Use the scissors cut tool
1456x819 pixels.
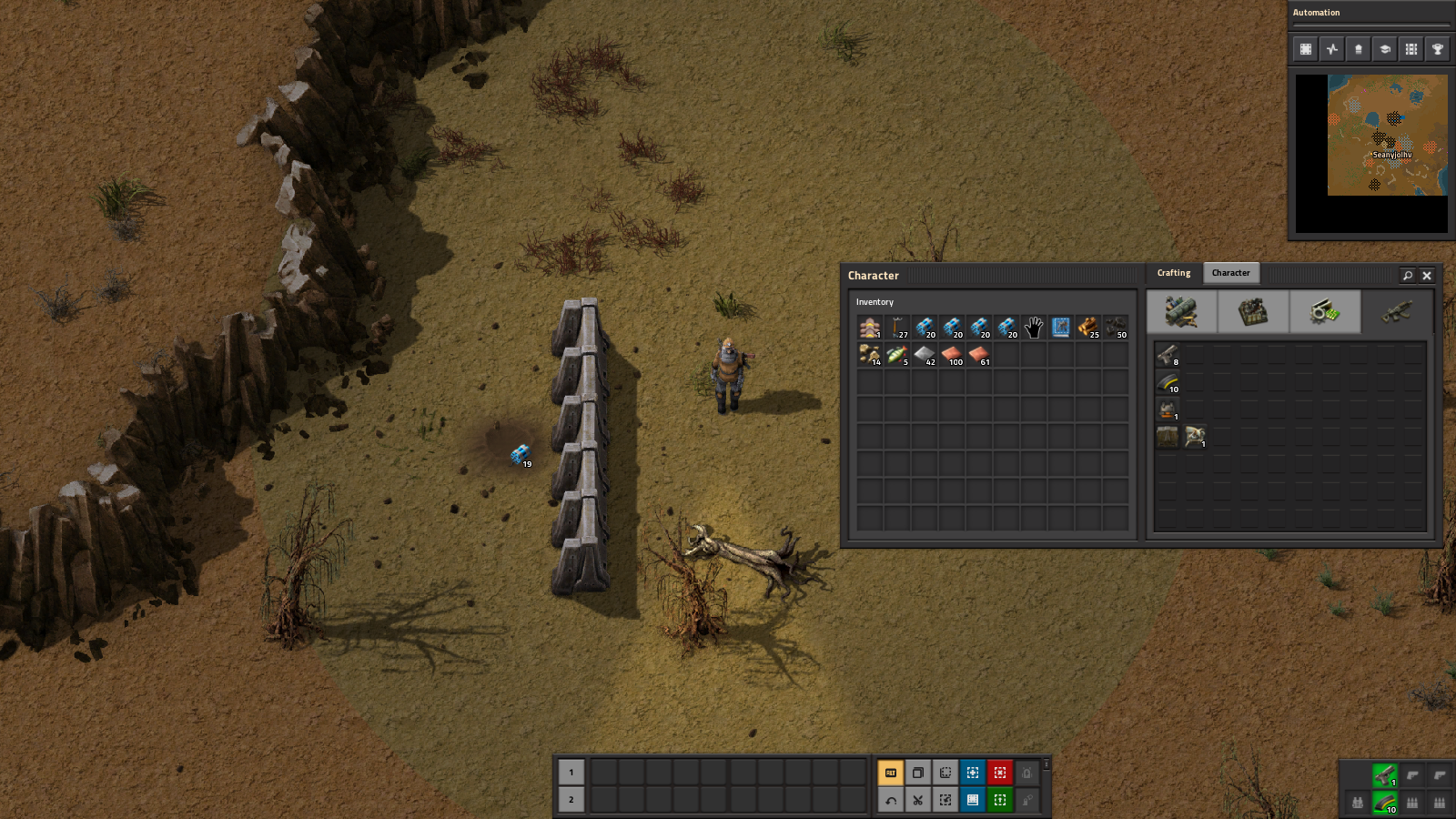(x=918, y=800)
